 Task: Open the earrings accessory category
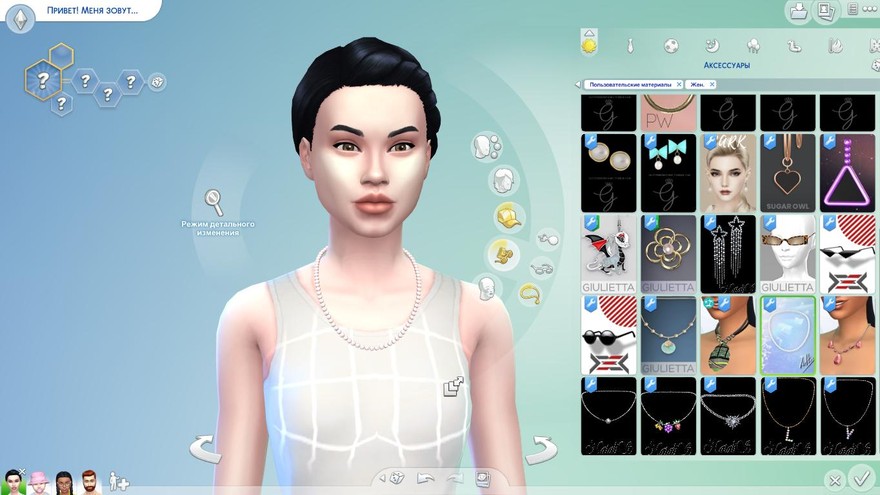click(546, 239)
